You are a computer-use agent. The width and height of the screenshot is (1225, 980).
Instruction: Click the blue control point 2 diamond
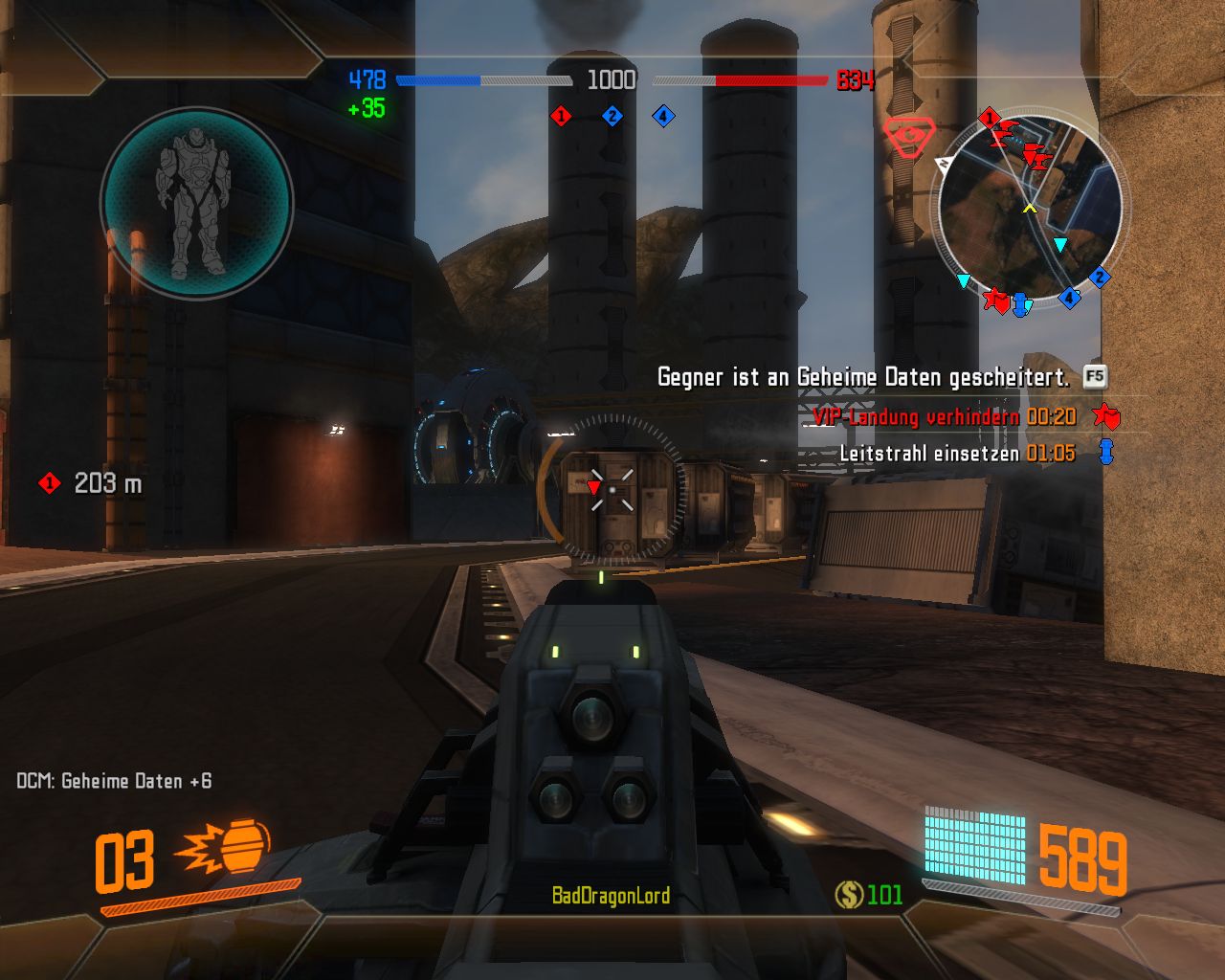(x=612, y=117)
